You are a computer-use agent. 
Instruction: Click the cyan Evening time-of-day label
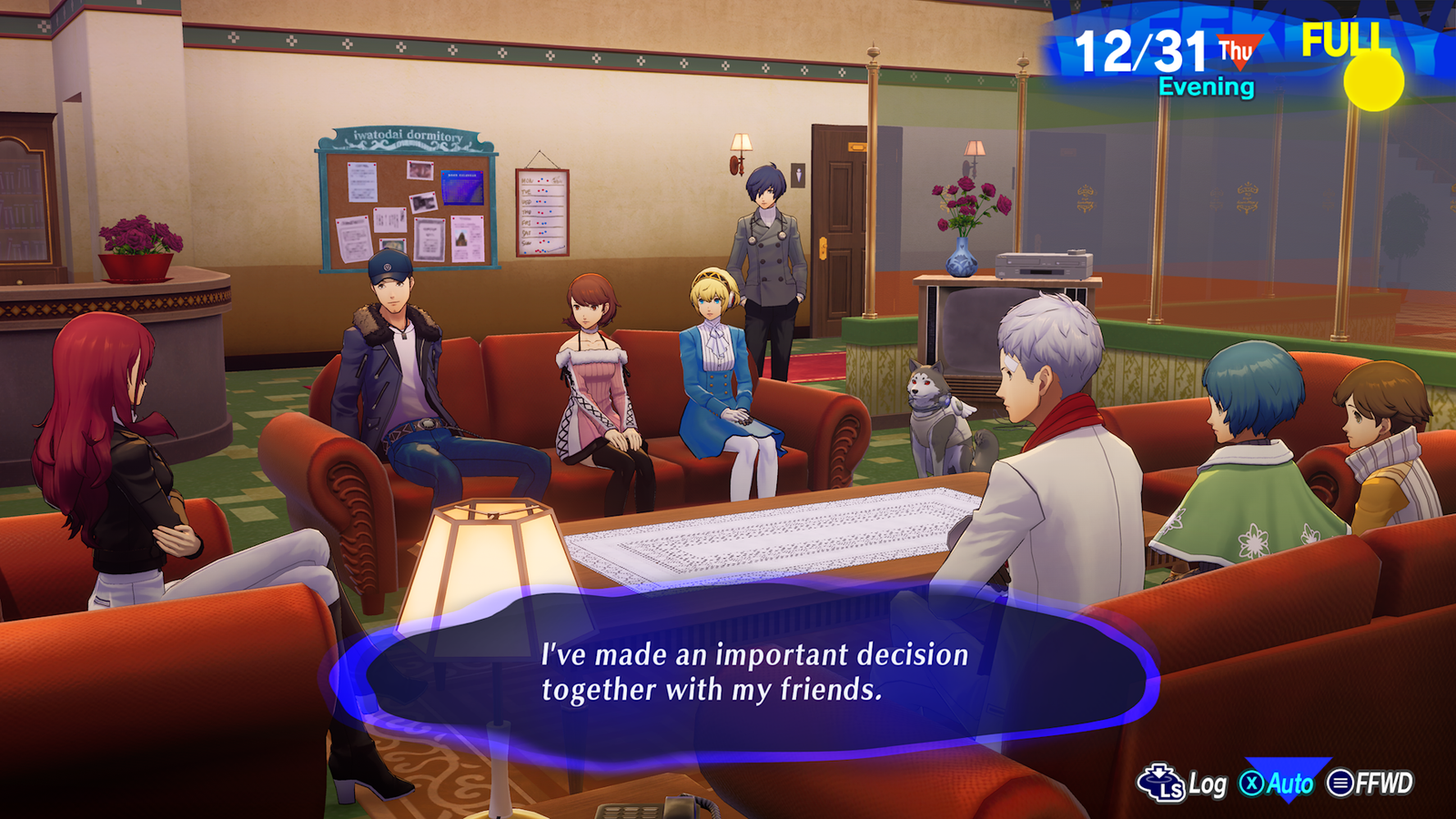[x=1207, y=86]
